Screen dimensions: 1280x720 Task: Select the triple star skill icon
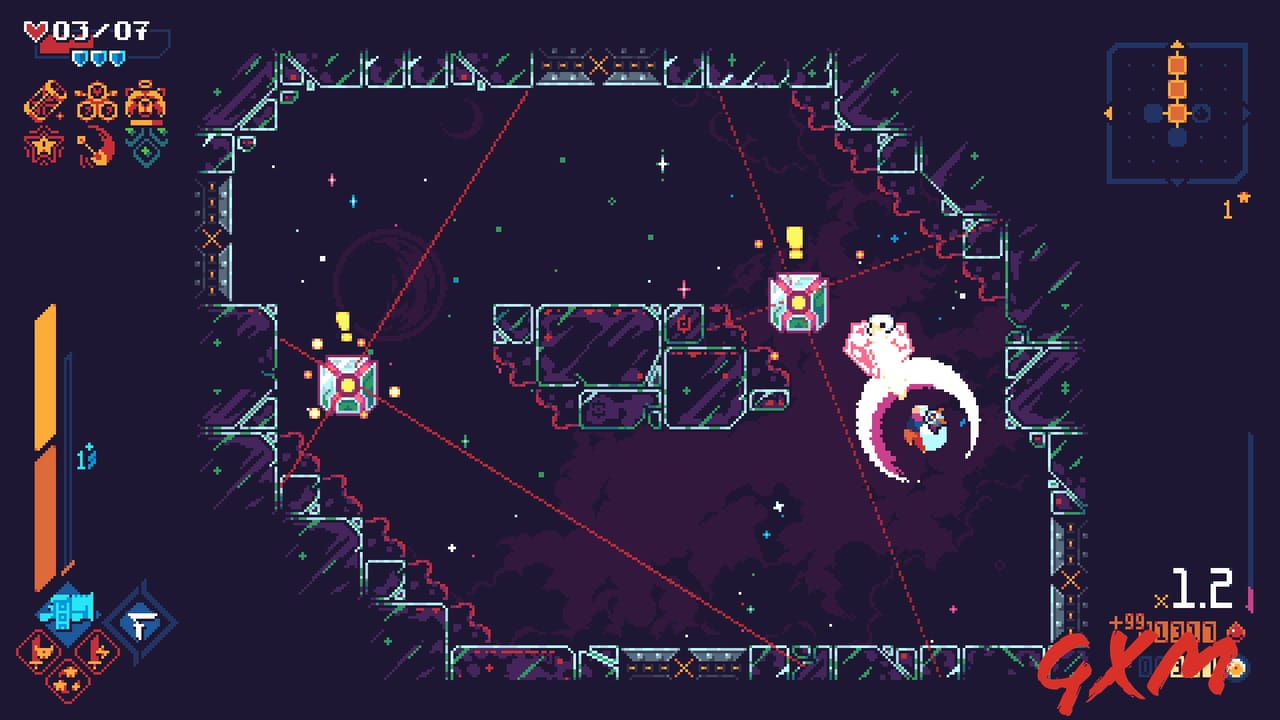click(x=69, y=680)
